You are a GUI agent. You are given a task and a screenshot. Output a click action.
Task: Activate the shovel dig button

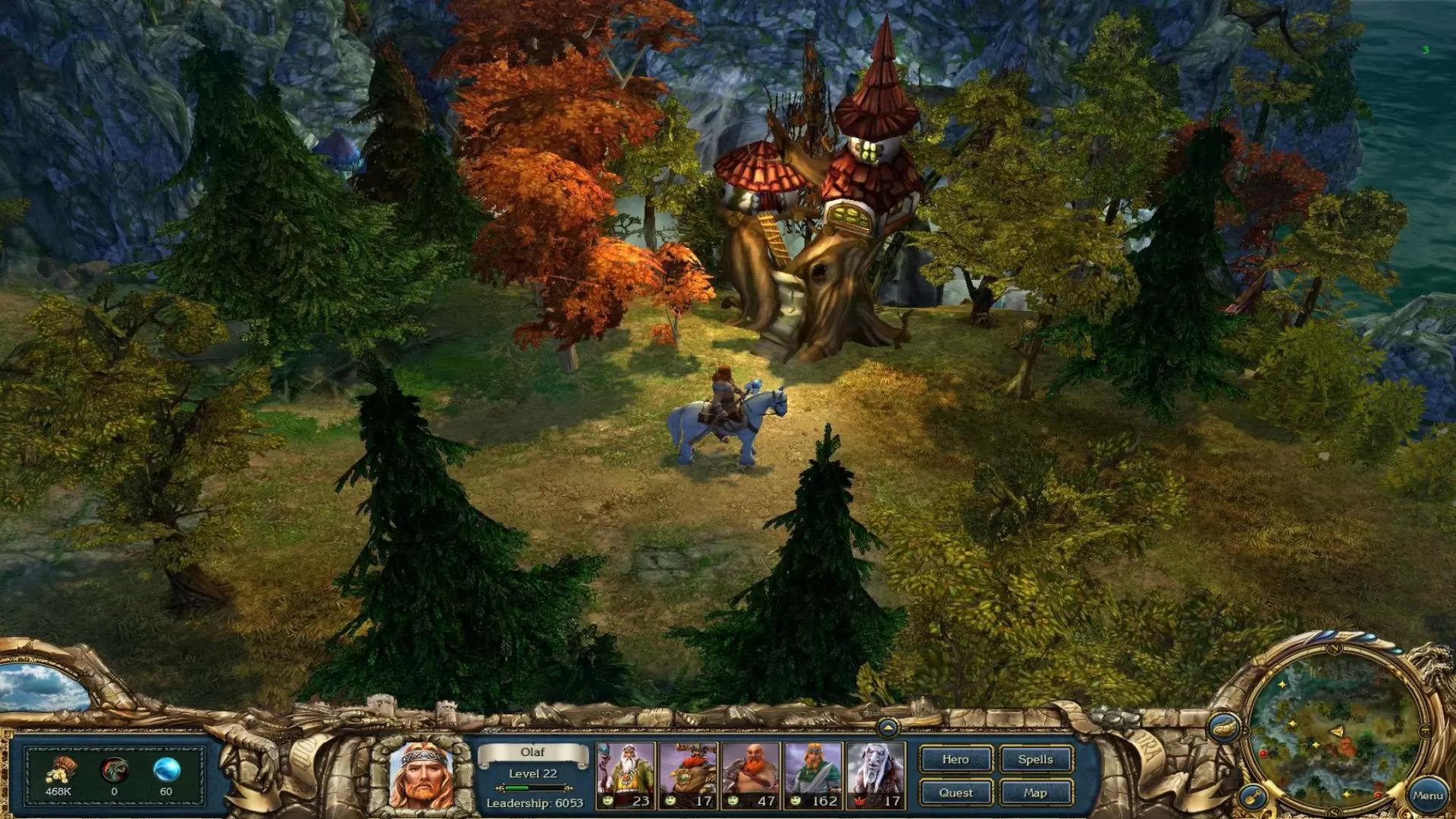coord(1252,796)
